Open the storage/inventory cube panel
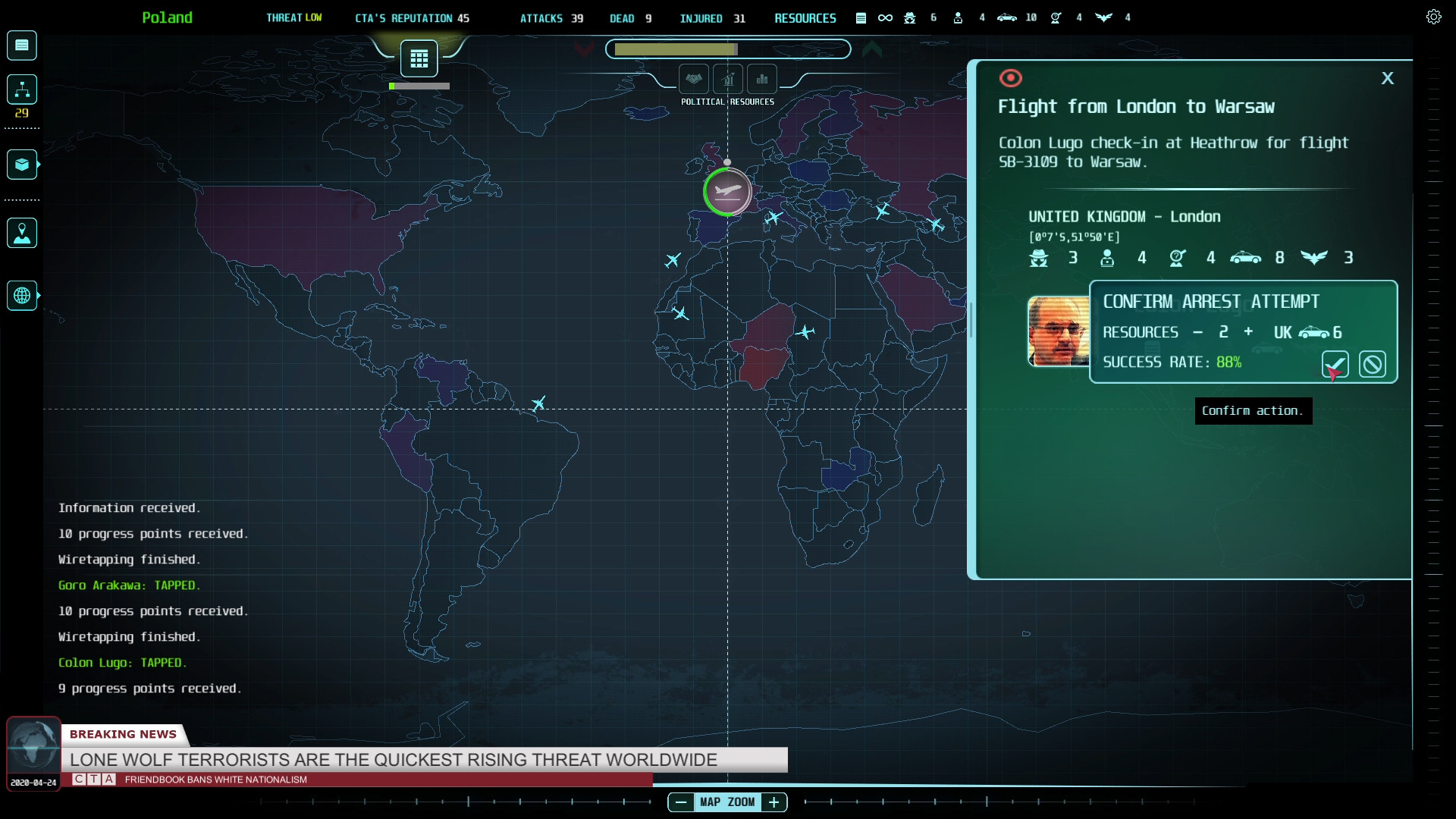This screenshot has width=1456, height=819. point(21,165)
